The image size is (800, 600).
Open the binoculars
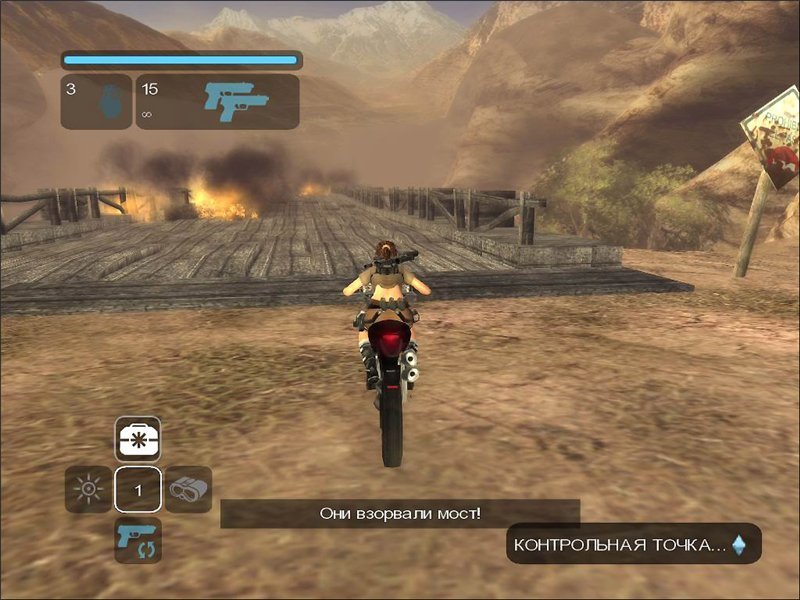(x=188, y=490)
